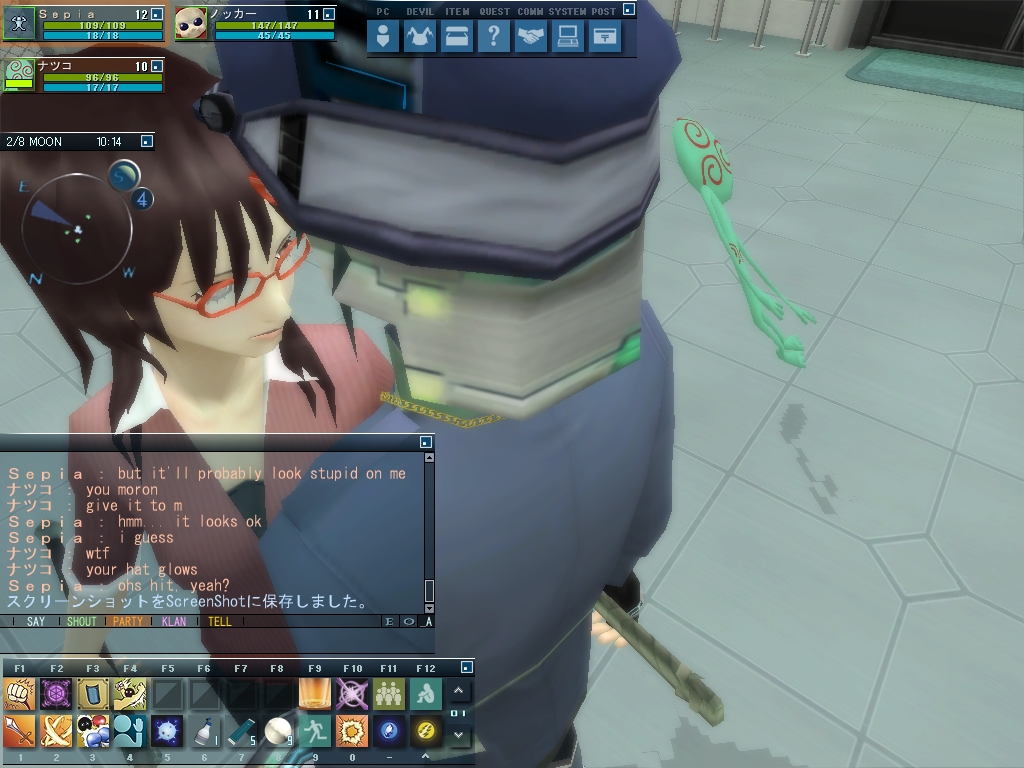Screen dimensions: 1024x768
Task: Switch chat channel to SAY
Action: (x=36, y=621)
